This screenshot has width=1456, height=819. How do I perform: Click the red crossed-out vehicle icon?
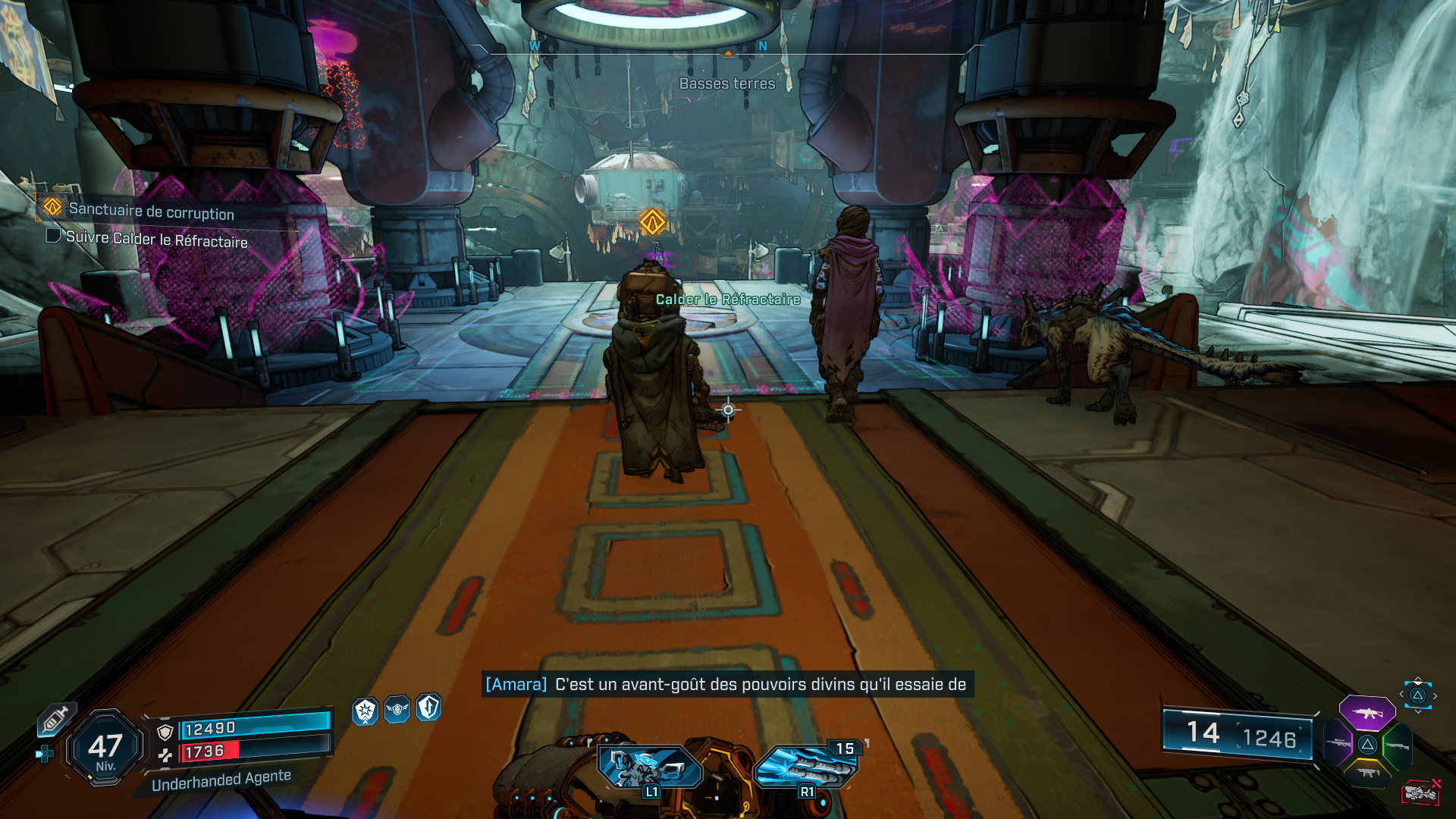pyautogui.click(x=1421, y=792)
